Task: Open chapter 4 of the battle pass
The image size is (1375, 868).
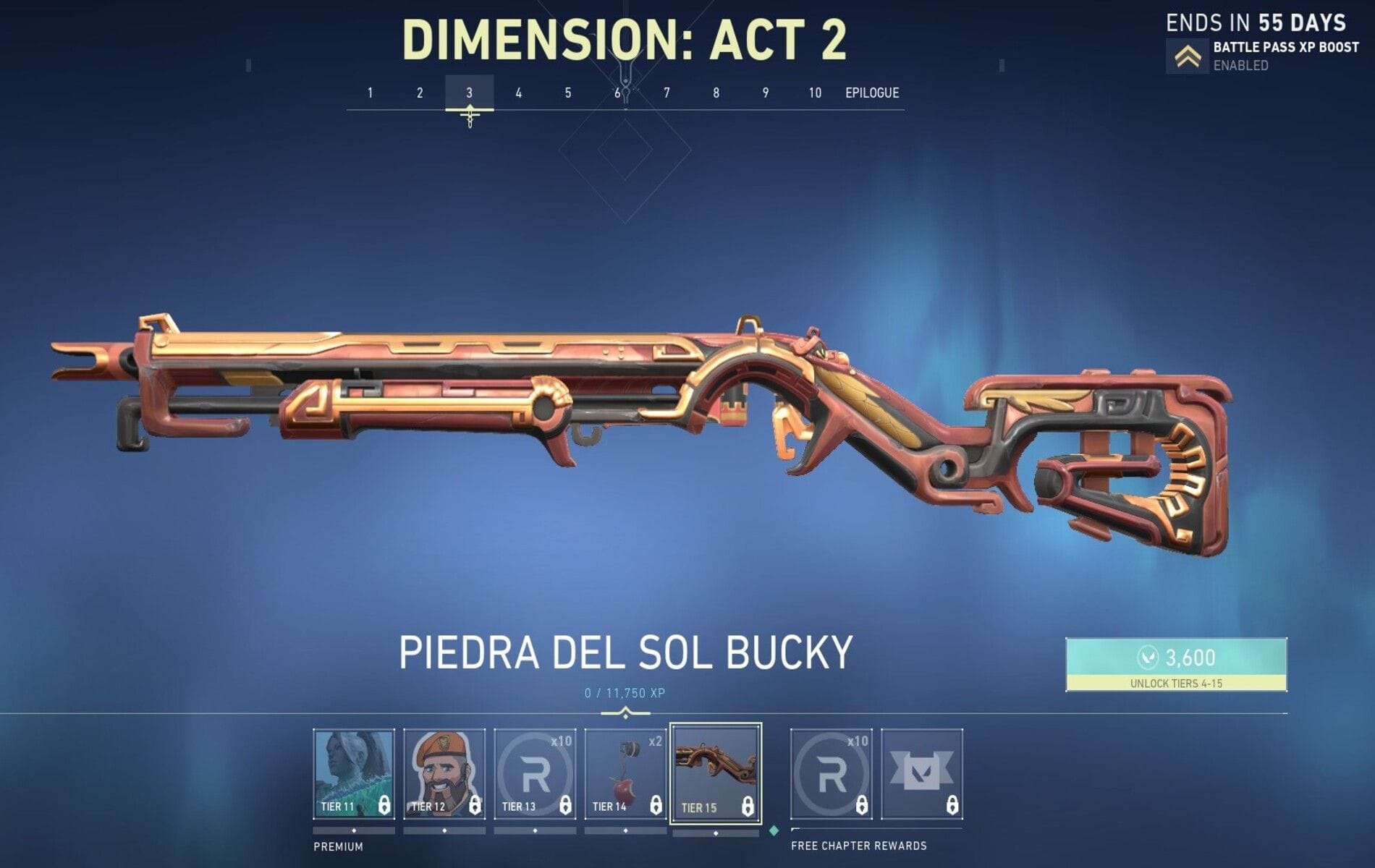Action: [519, 93]
